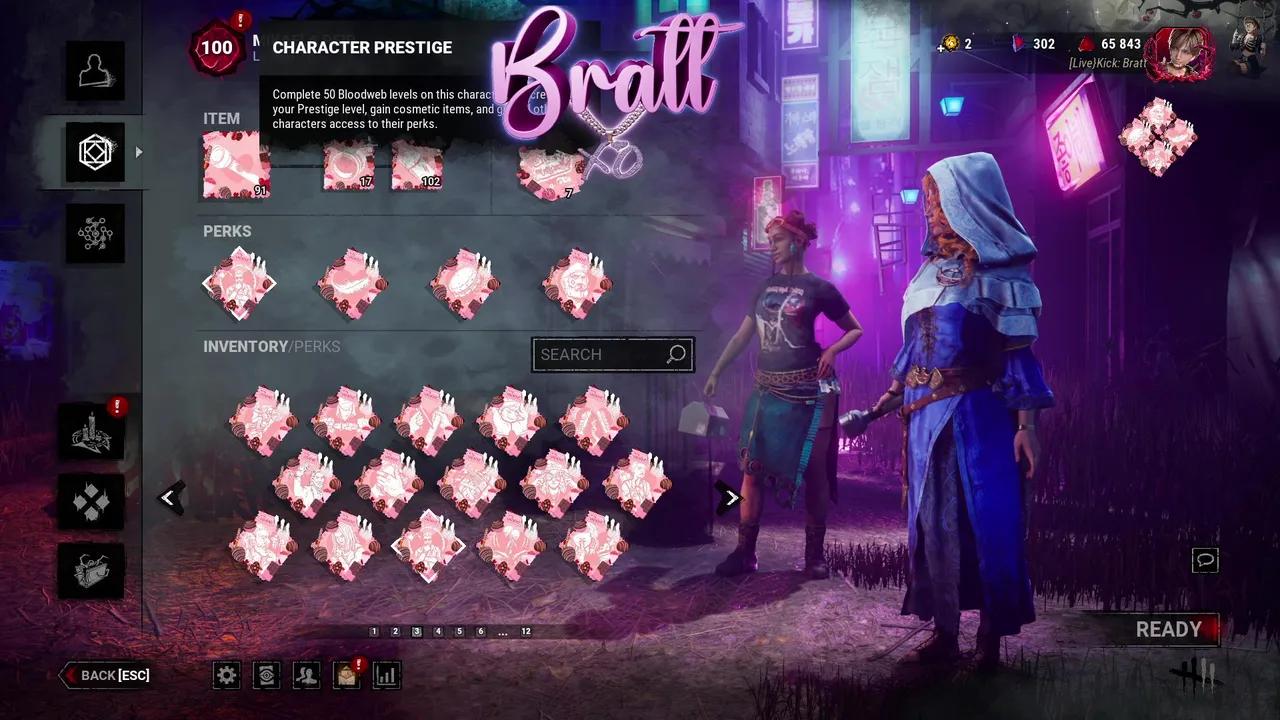
Task: Open the chat bubble on the right
Action: 1205,561
